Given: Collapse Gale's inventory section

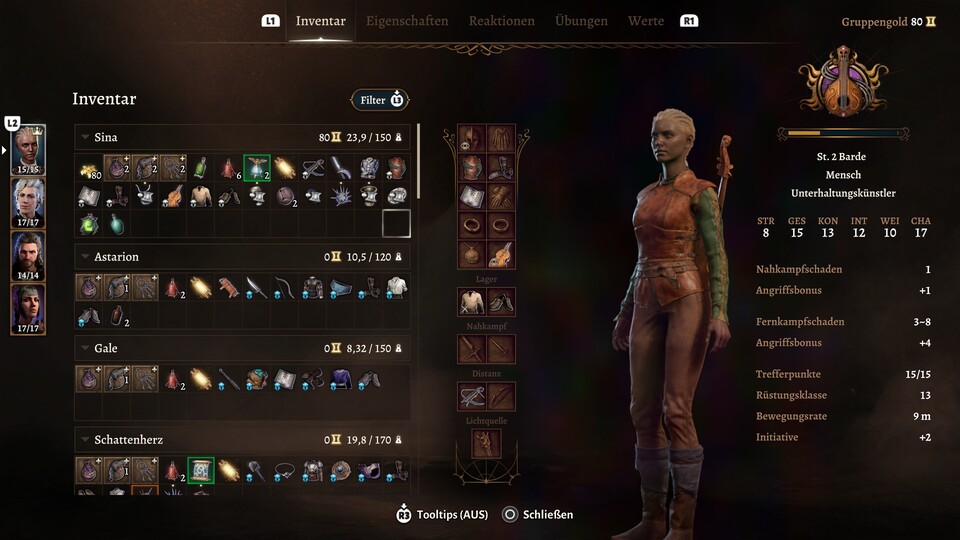Looking at the screenshot, I should (x=85, y=348).
